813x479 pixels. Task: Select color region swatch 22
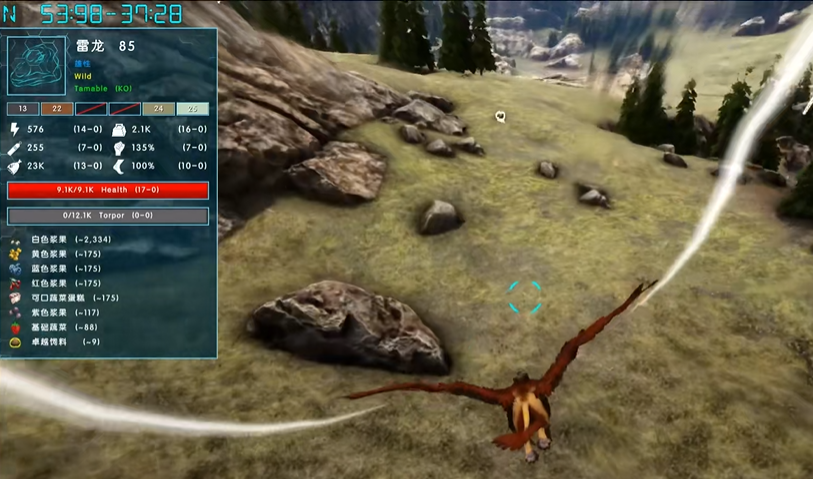pos(56,108)
